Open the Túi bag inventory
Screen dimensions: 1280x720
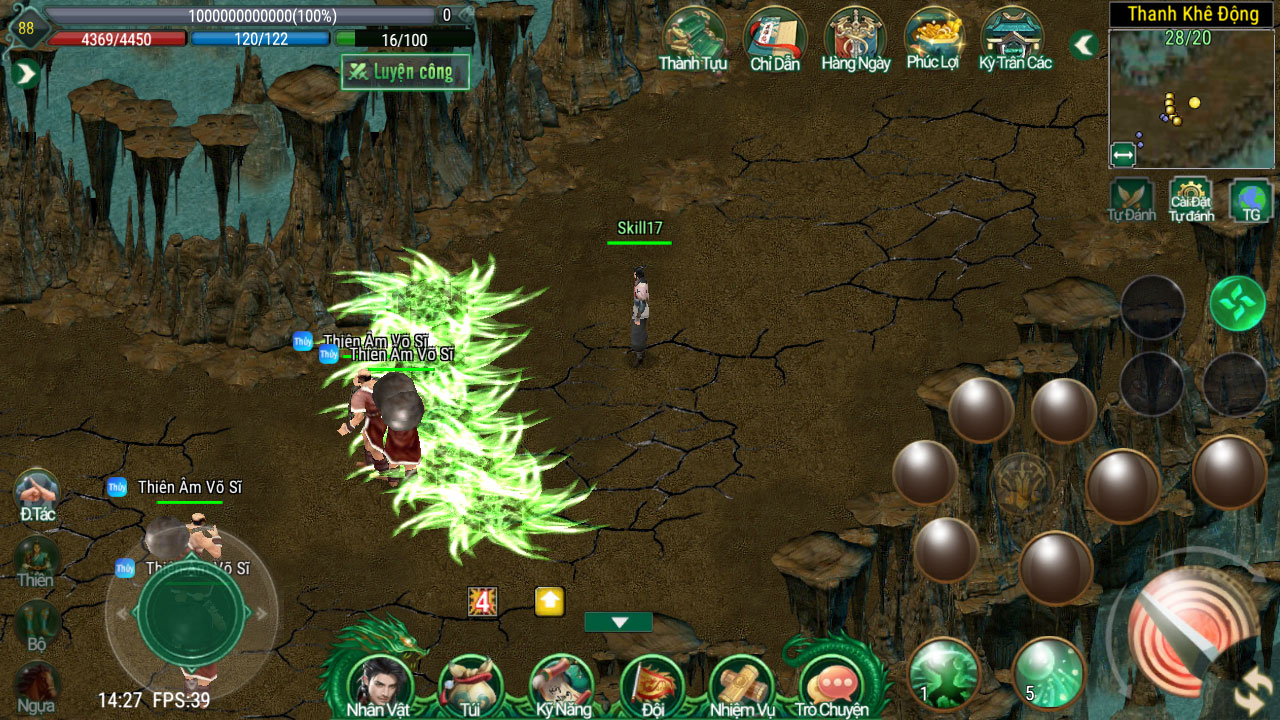(470, 684)
